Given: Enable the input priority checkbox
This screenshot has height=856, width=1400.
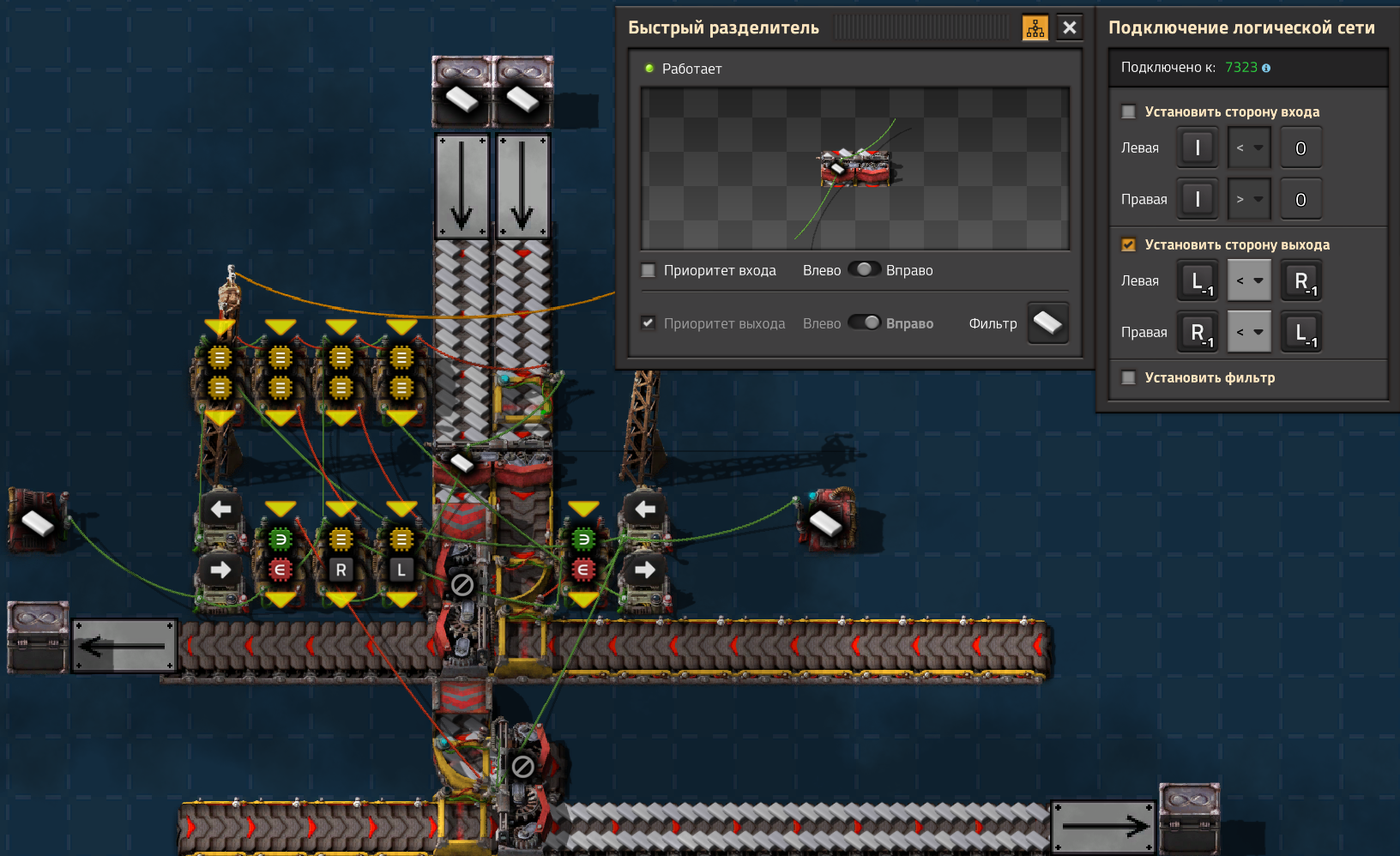Looking at the screenshot, I should pyautogui.click(x=649, y=270).
